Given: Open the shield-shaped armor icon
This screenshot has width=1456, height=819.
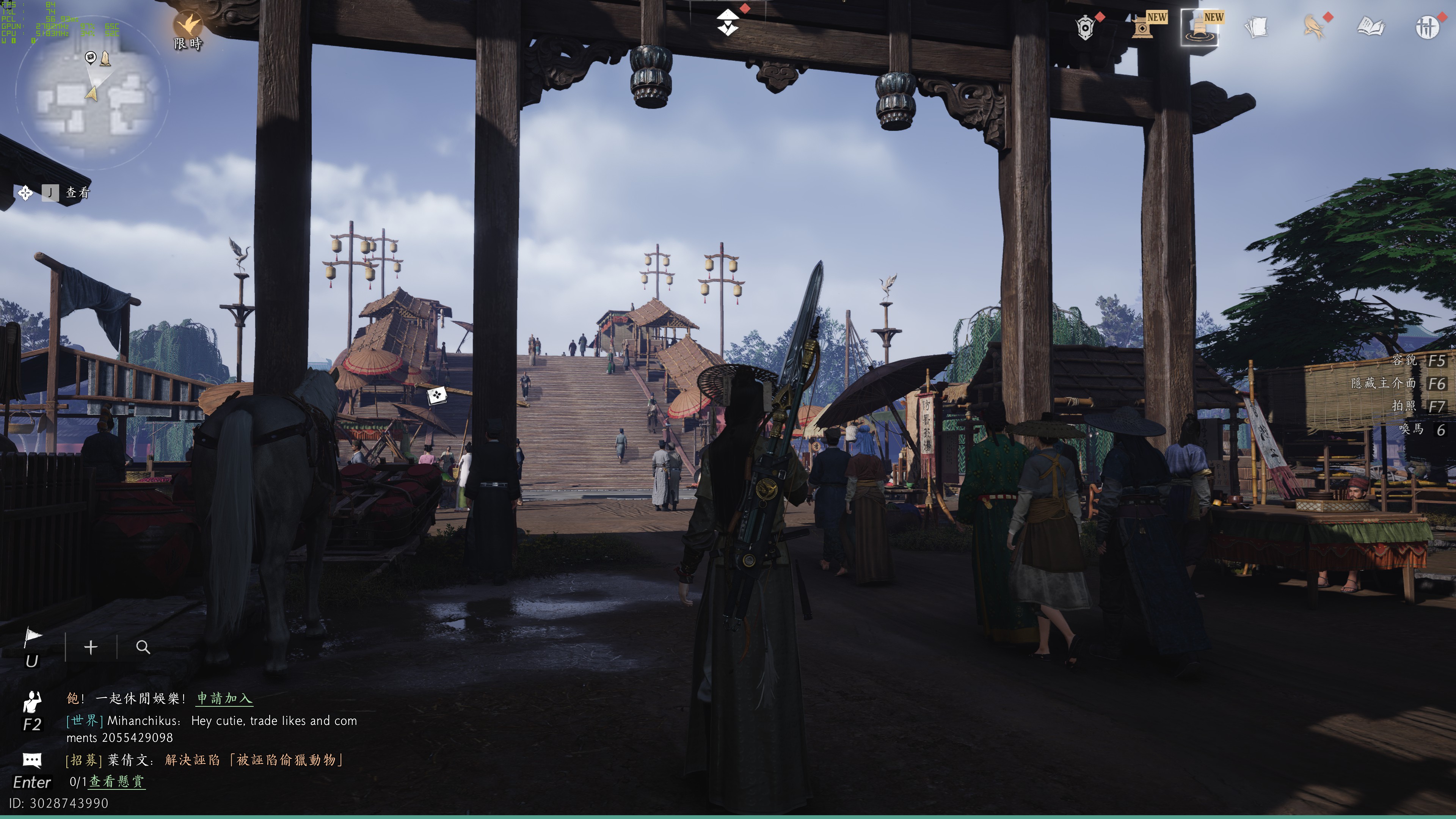Looking at the screenshot, I should tap(1085, 27).
